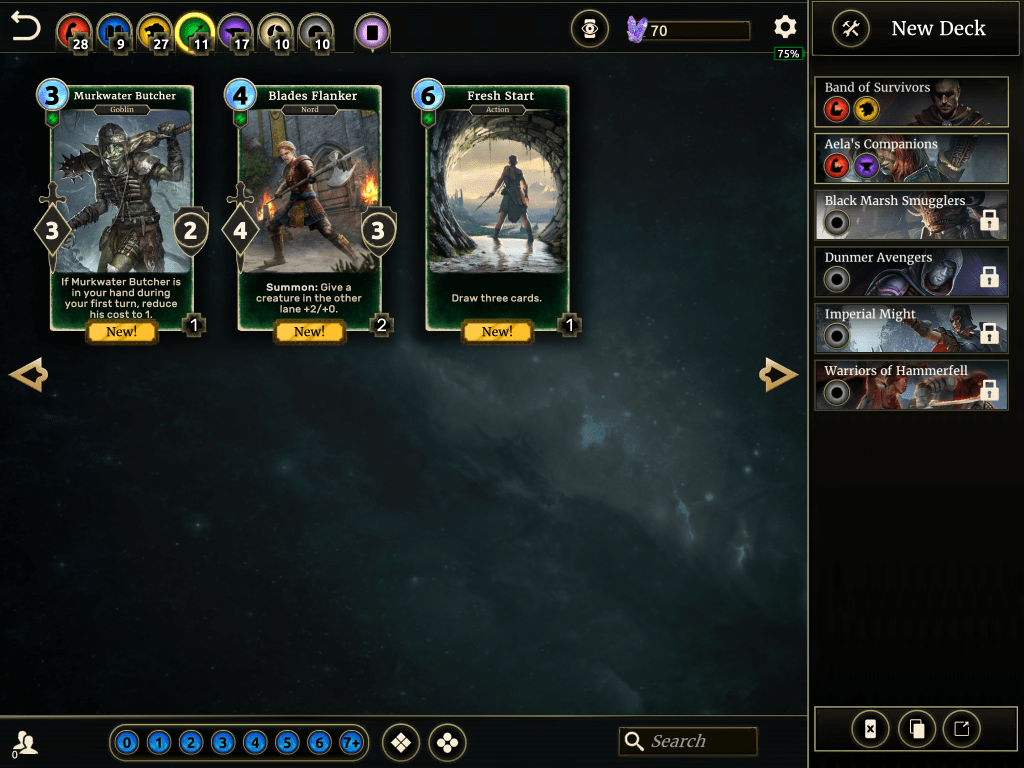Filter by the red Strength attribute
1024x768 pixels.
71,32
